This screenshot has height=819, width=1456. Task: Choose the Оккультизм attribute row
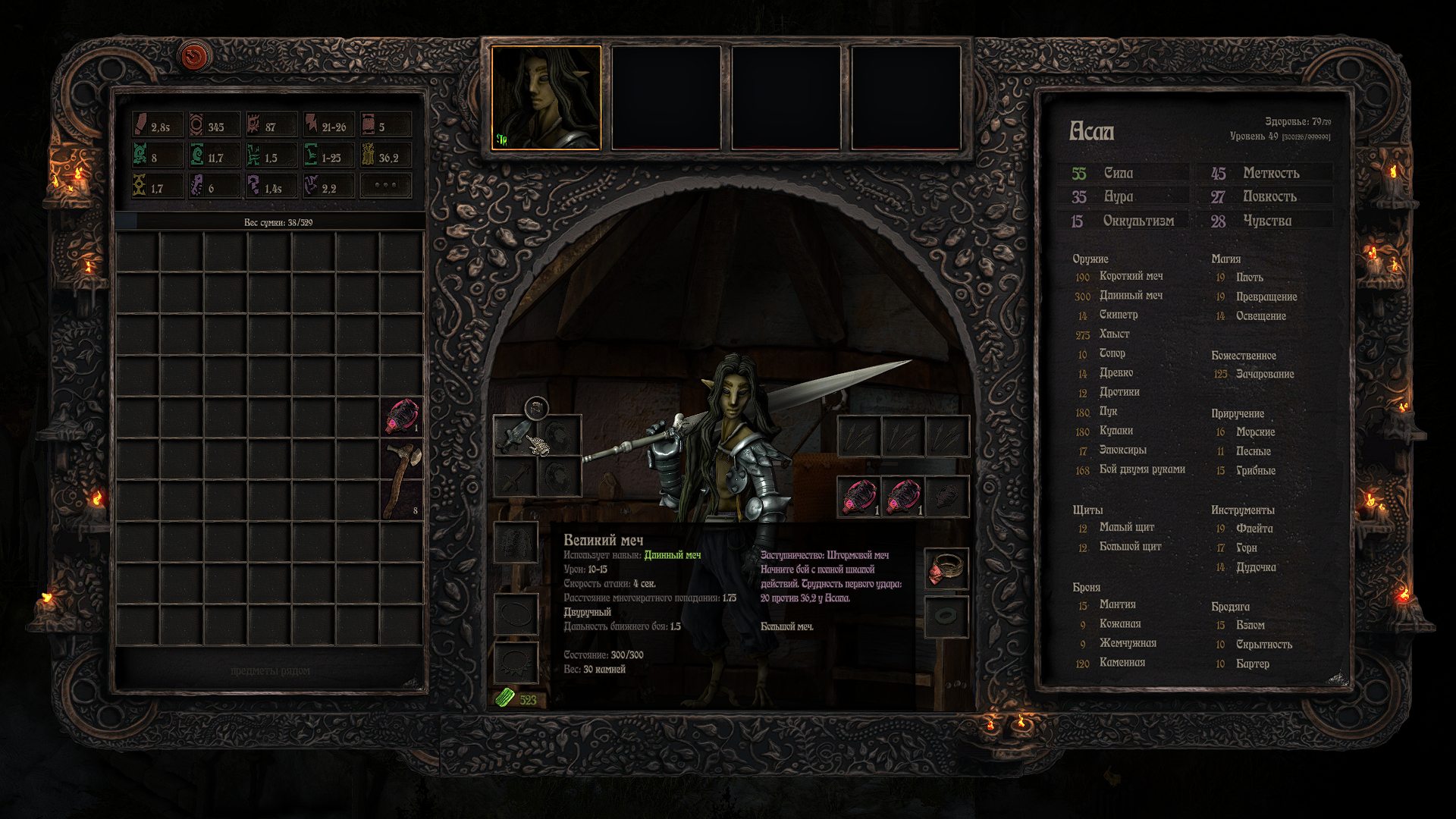(x=1123, y=221)
